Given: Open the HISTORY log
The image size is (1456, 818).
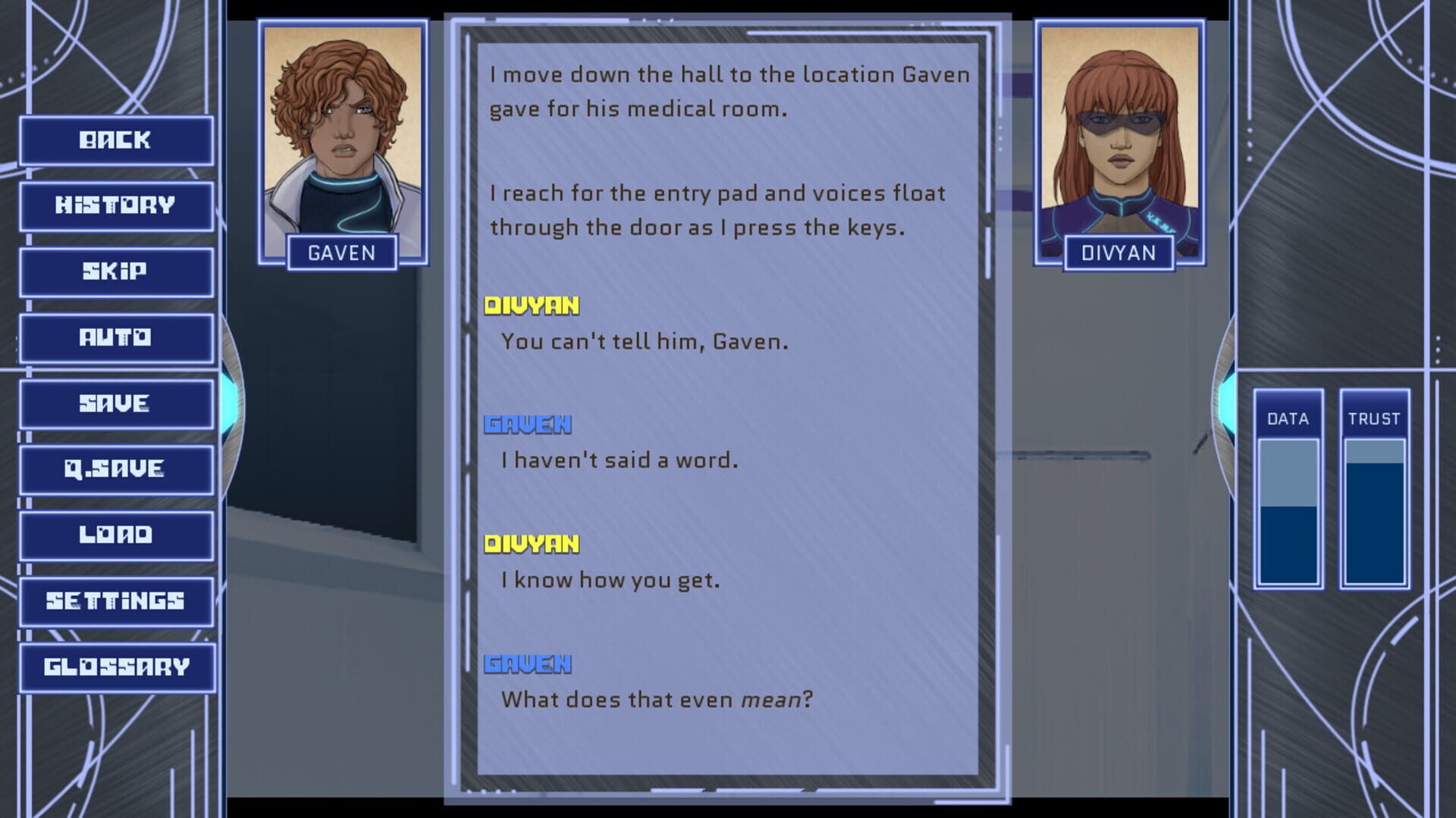Looking at the screenshot, I should tap(116, 205).
